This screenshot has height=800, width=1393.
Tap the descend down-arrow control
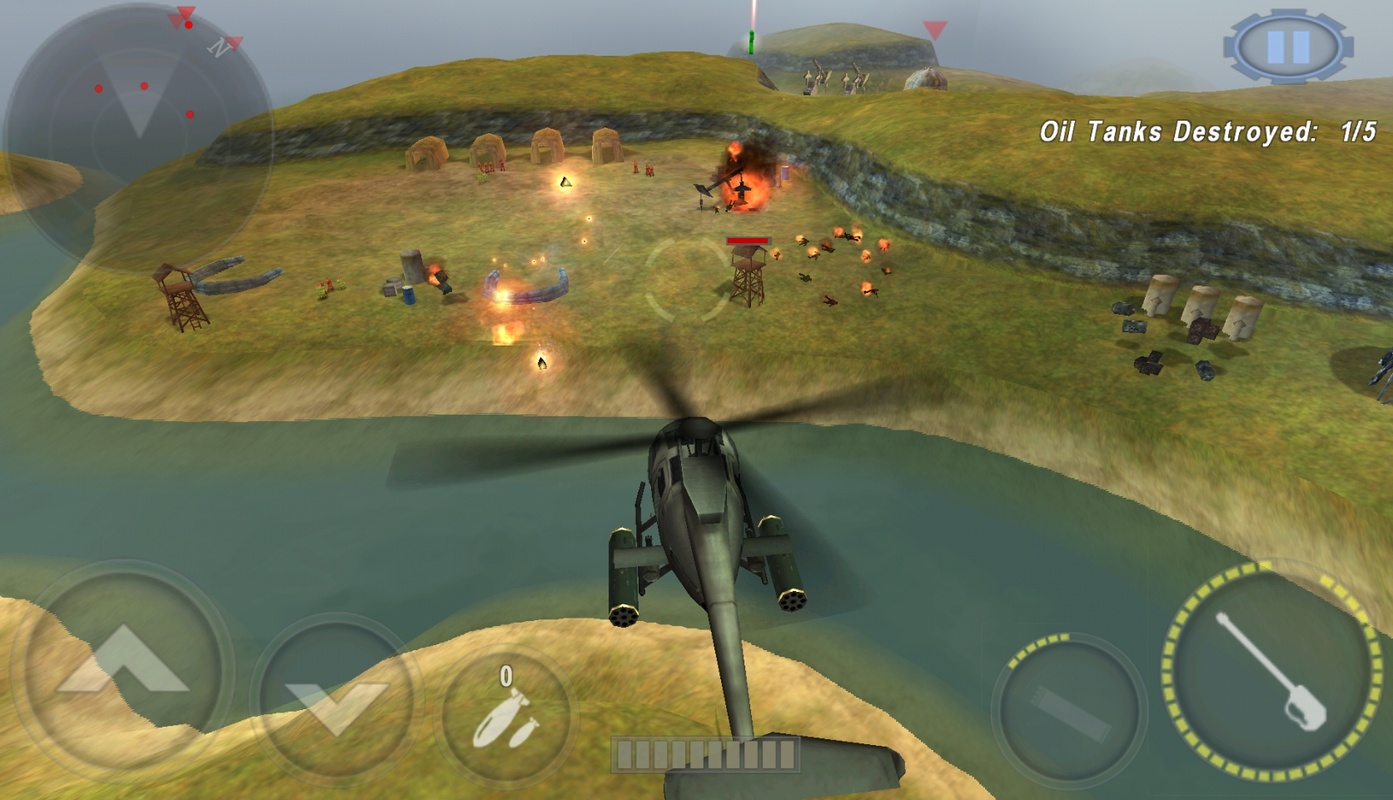(336, 698)
